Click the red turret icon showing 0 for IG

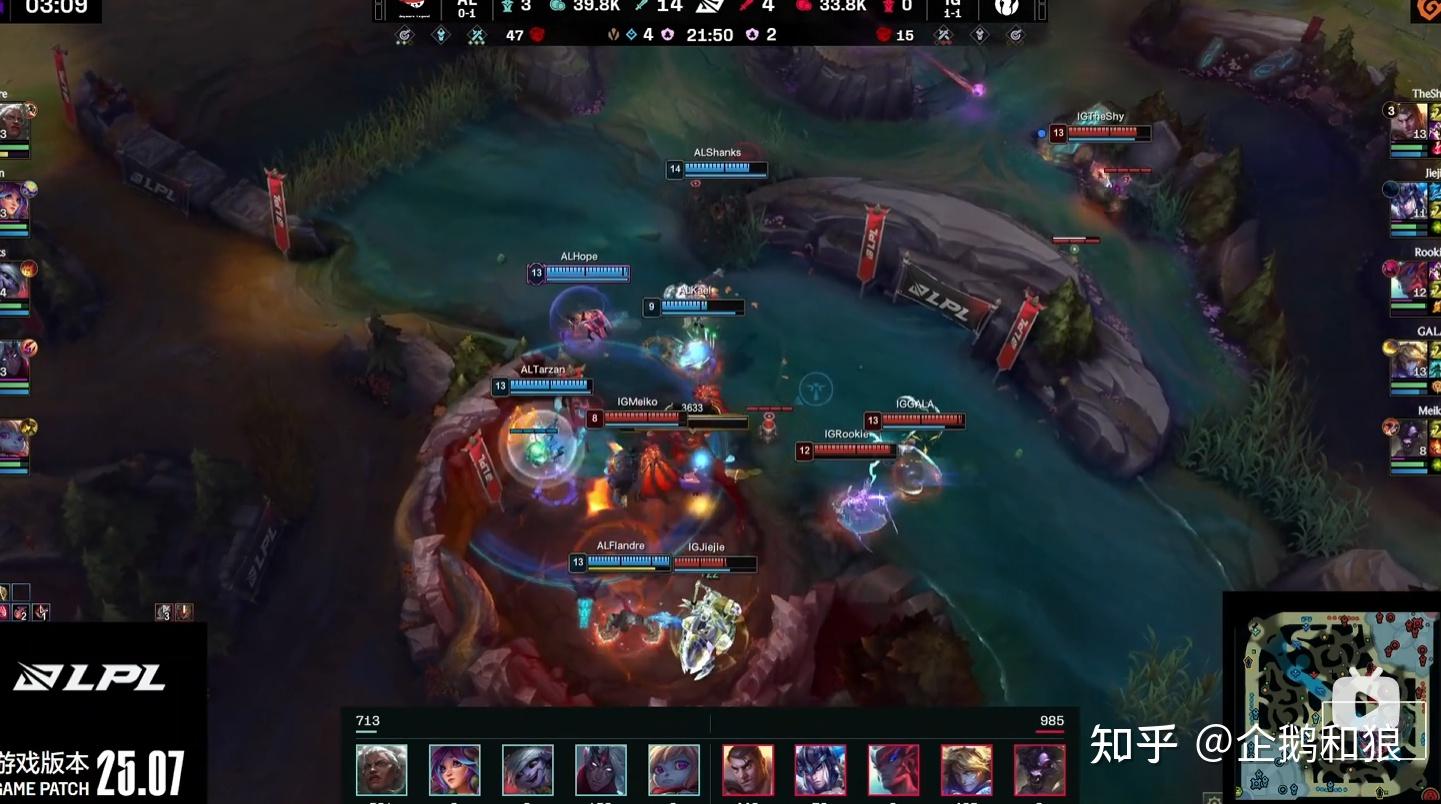pos(889,8)
